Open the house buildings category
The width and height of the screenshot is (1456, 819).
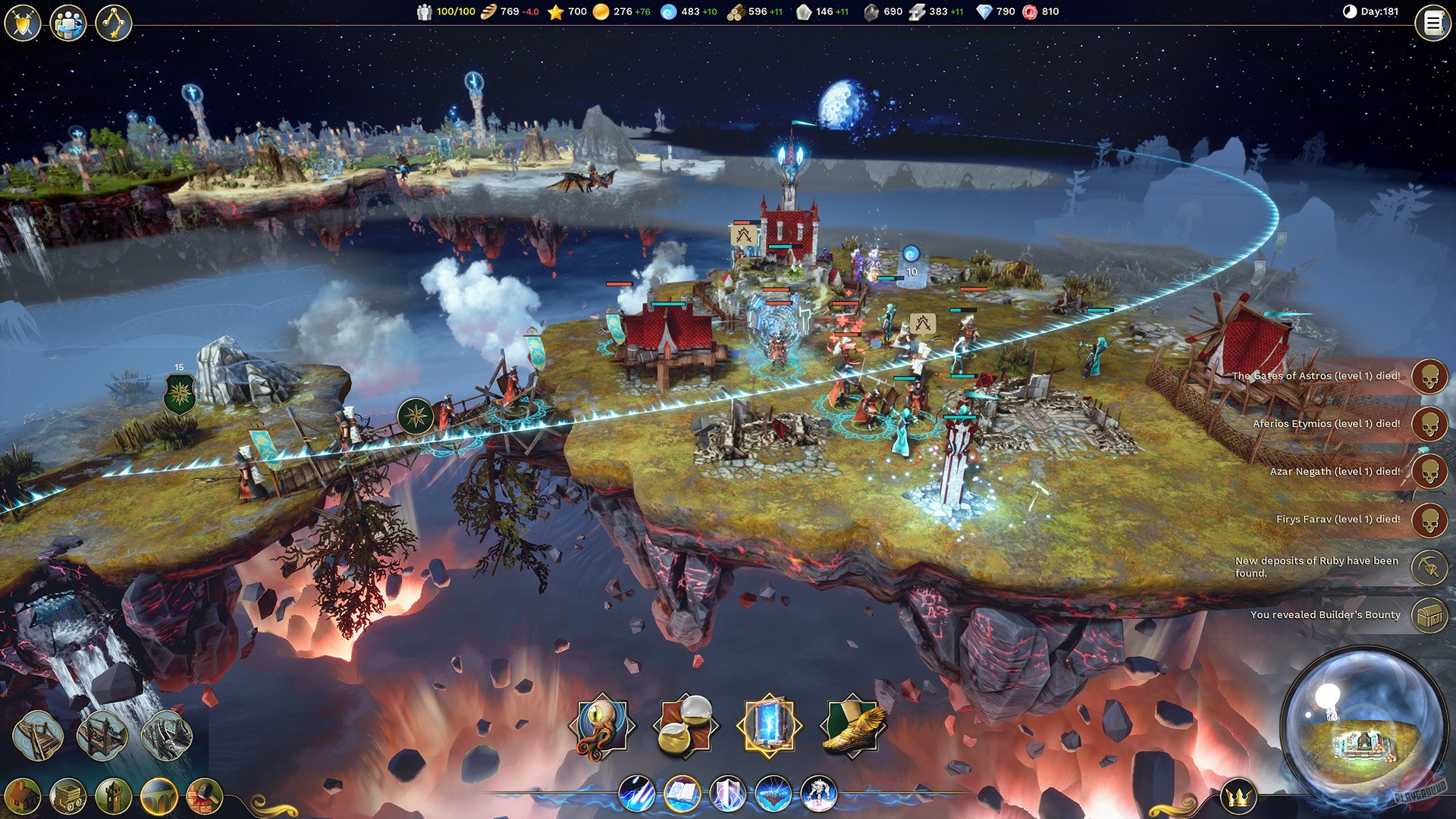(23, 797)
